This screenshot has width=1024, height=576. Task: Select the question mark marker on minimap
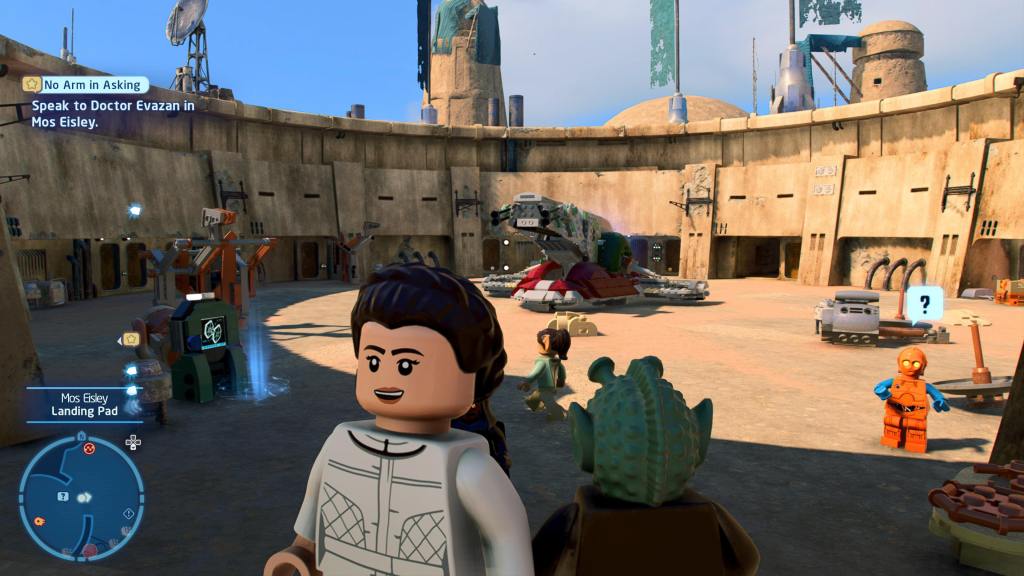(63, 497)
